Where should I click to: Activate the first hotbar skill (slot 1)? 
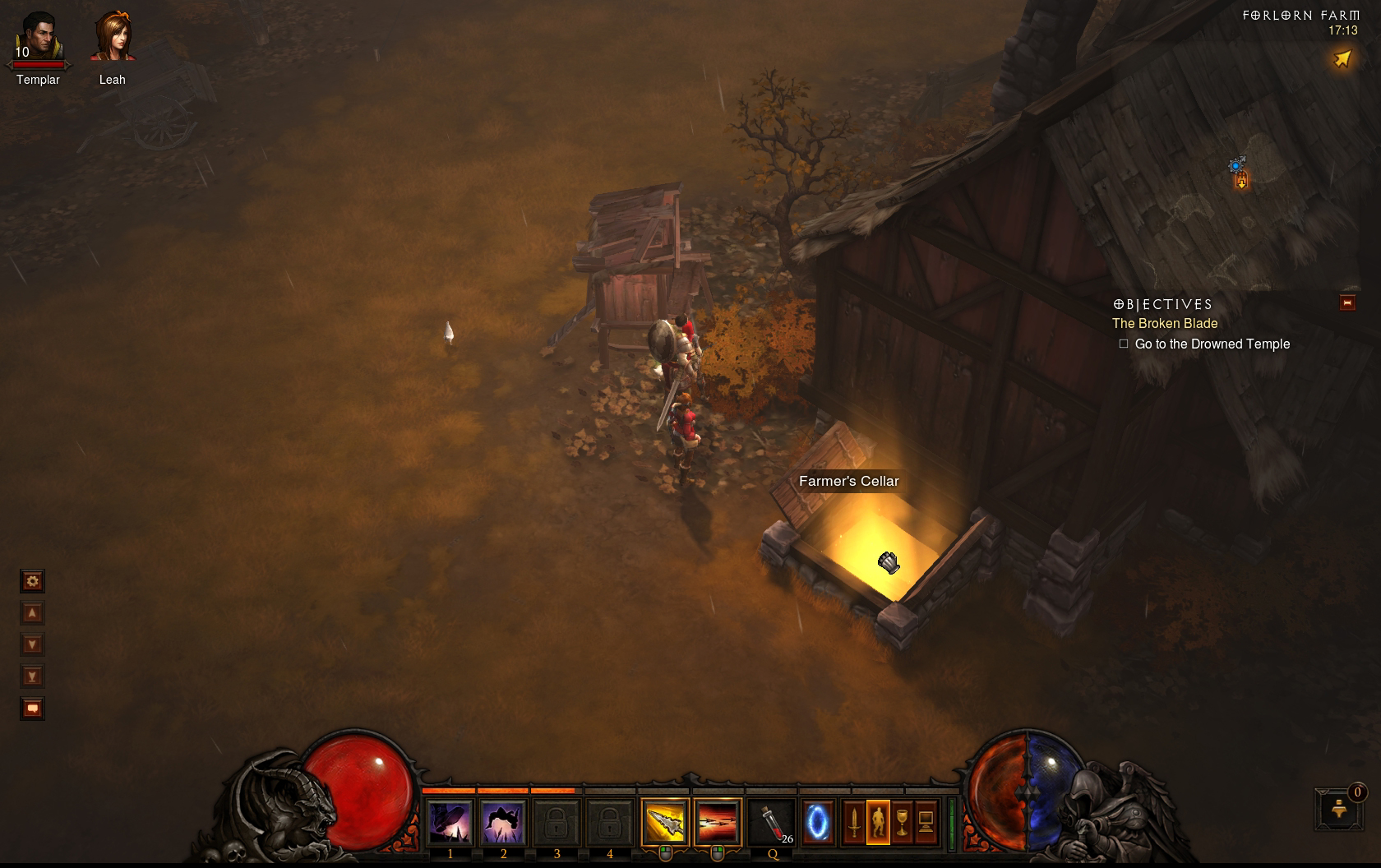tap(450, 822)
